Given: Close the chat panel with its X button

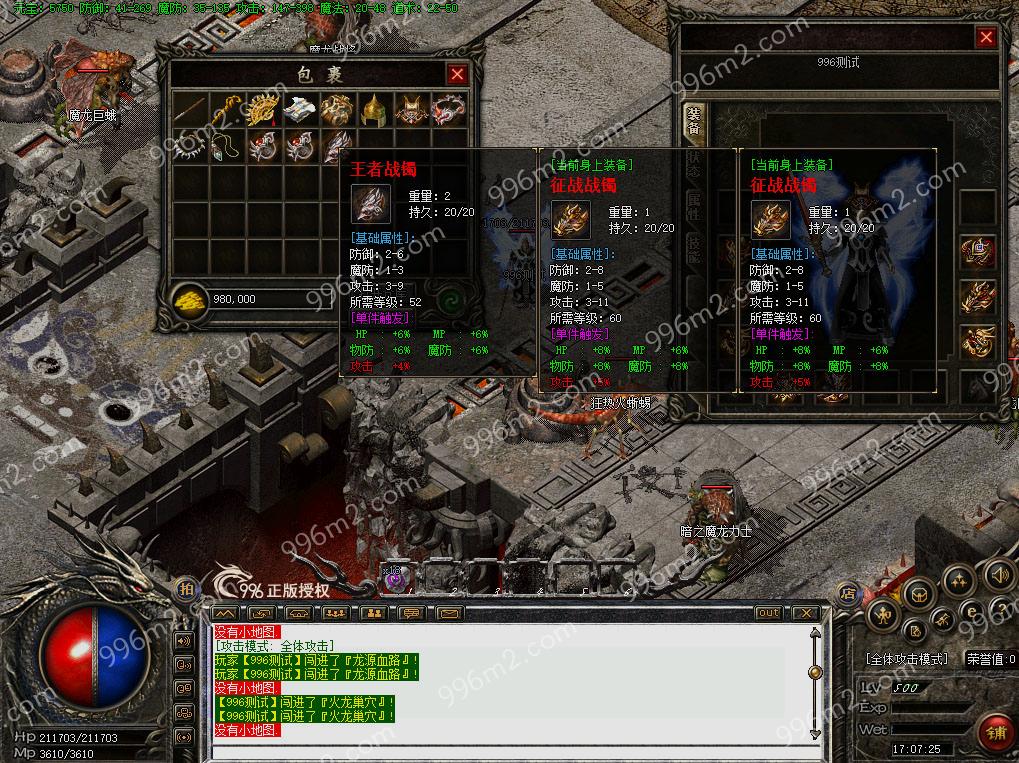Looking at the screenshot, I should pos(808,612).
